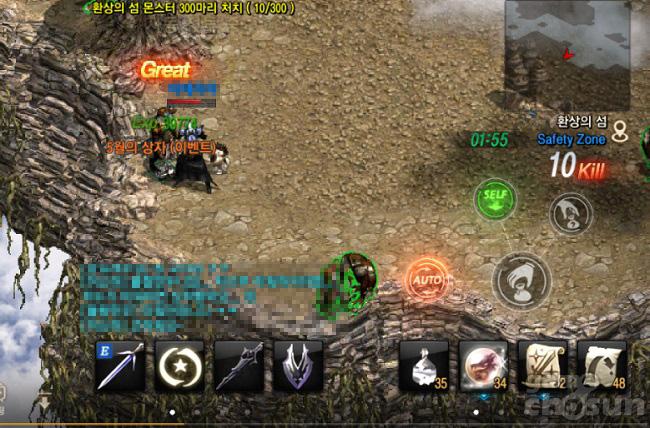This screenshot has height=428, width=650.
Task: Use the white potion with count 35
Action: [x=424, y=365]
